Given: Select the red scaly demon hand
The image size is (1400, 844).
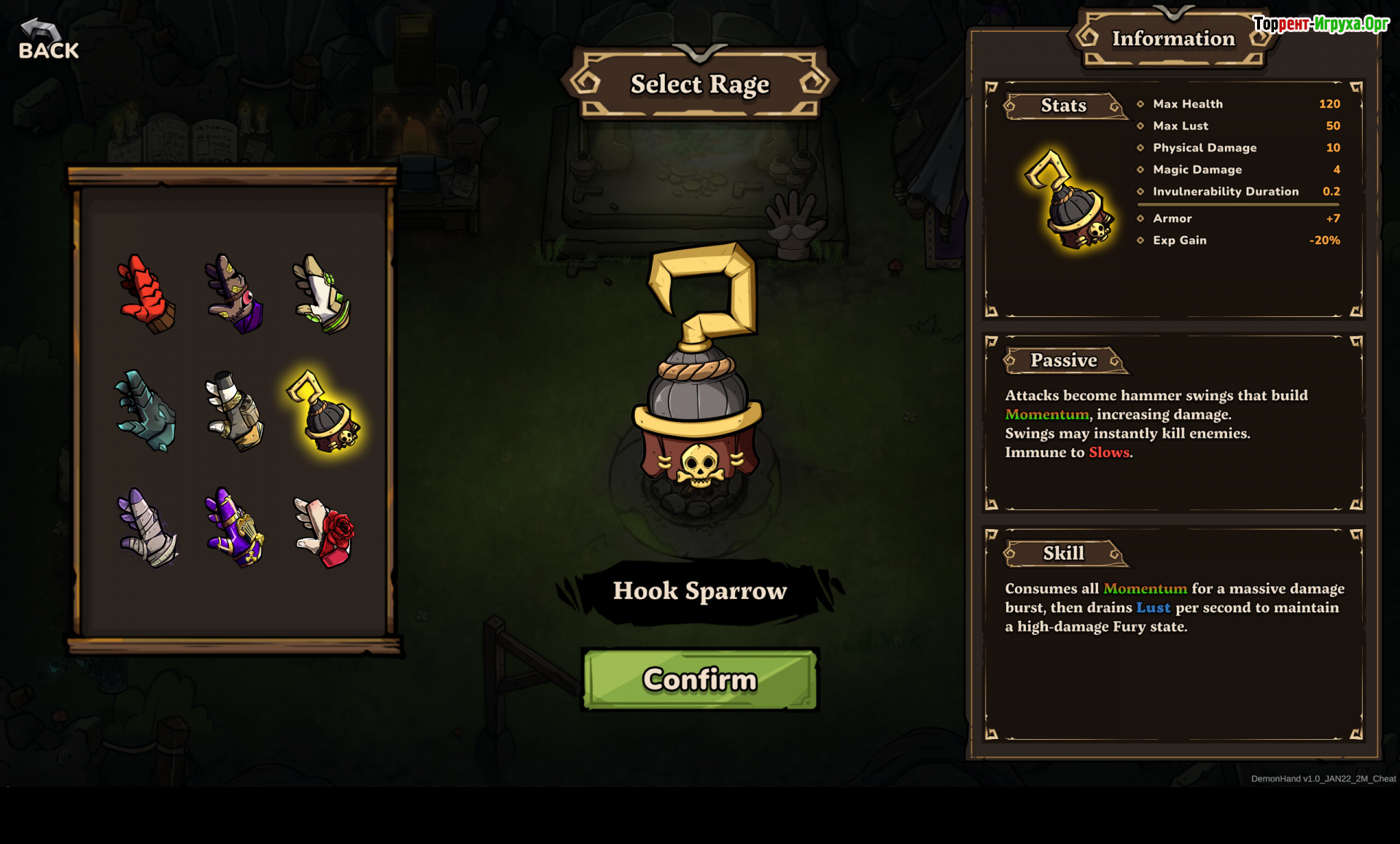Looking at the screenshot, I should [147, 294].
